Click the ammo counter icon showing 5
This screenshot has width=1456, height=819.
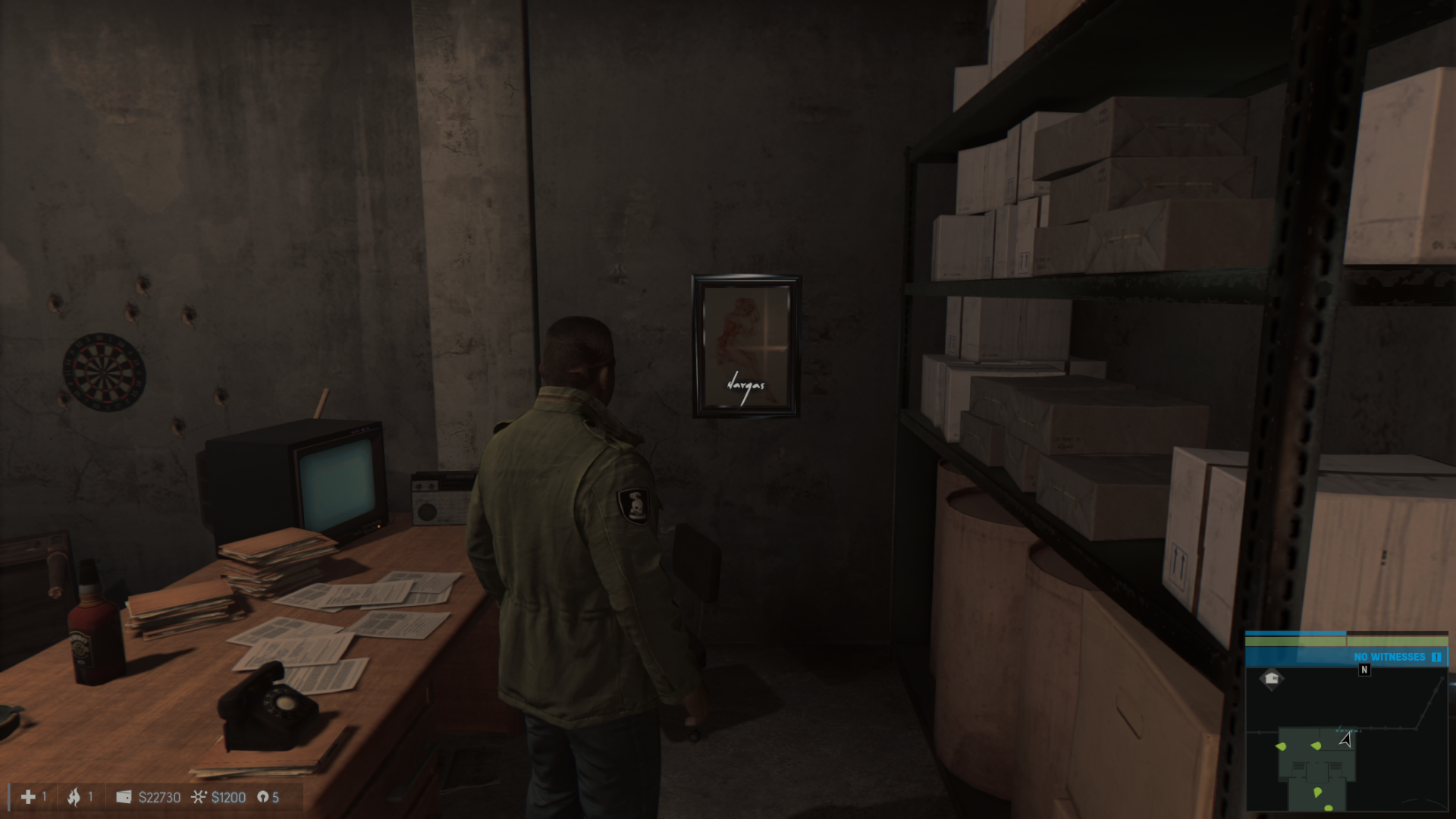click(263, 797)
